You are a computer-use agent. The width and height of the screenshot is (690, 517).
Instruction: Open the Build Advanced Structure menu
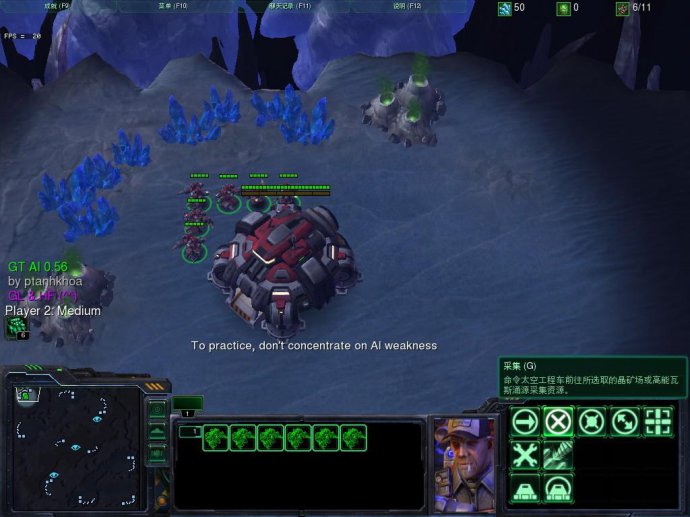558,488
